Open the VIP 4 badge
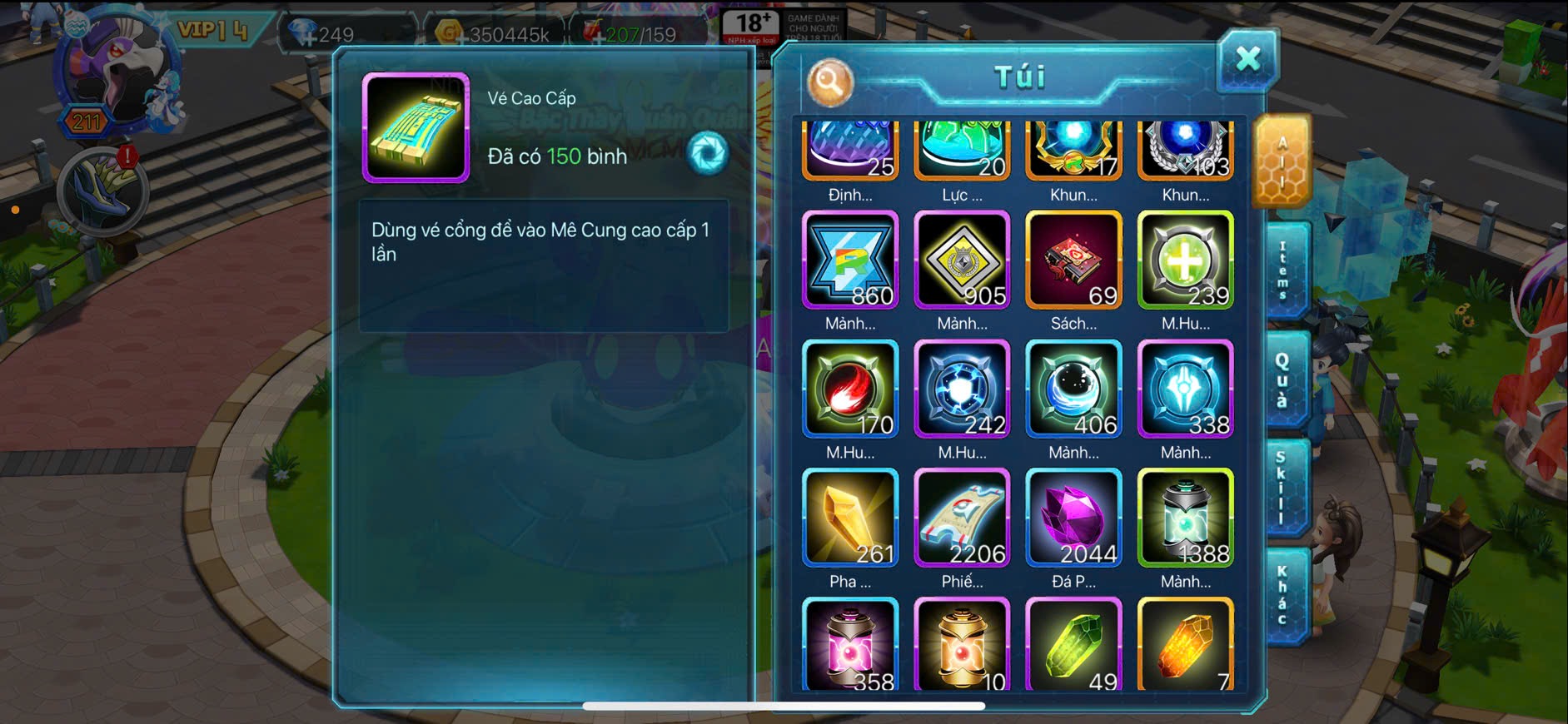The image size is (1568, 724). pyautogui.click(x=214, y=32)
